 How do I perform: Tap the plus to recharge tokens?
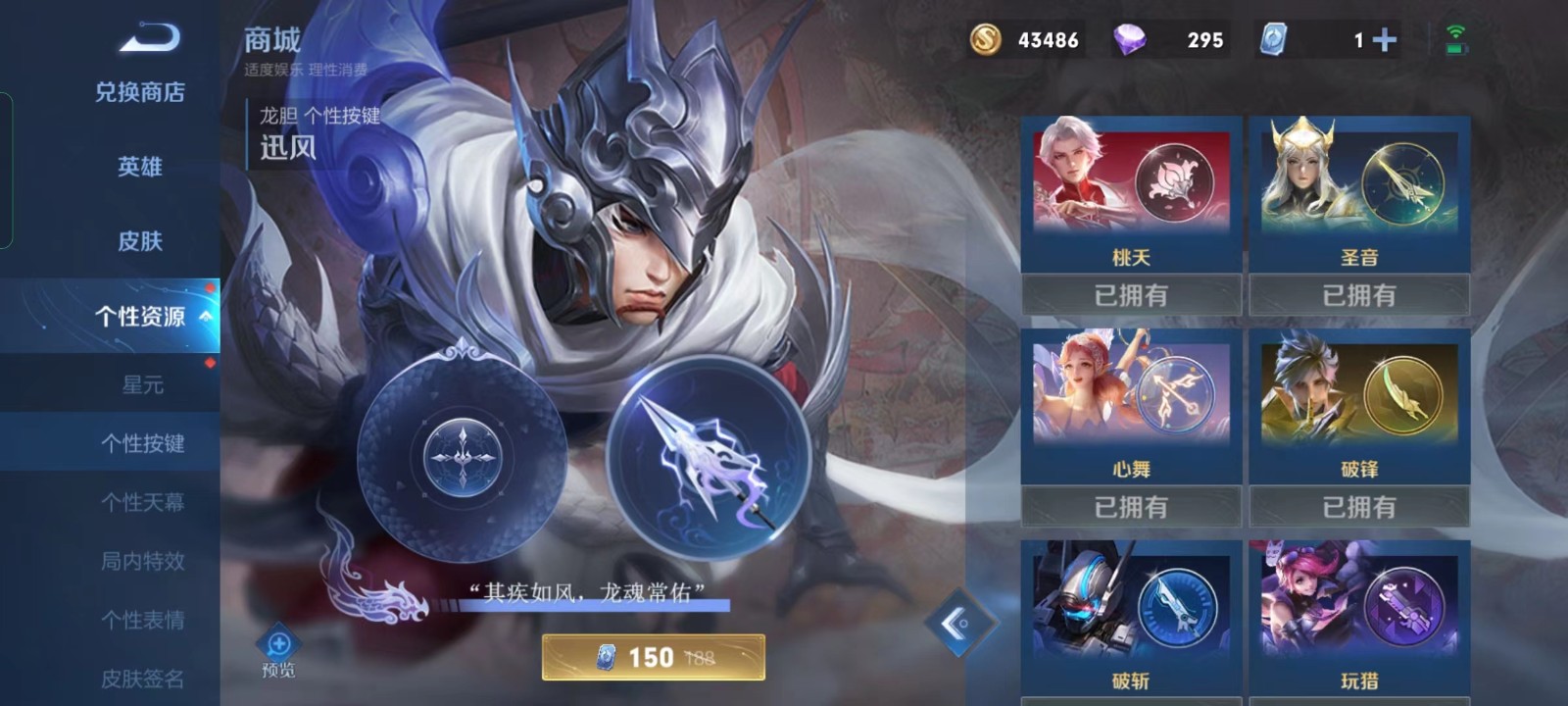click(1382, 40)
